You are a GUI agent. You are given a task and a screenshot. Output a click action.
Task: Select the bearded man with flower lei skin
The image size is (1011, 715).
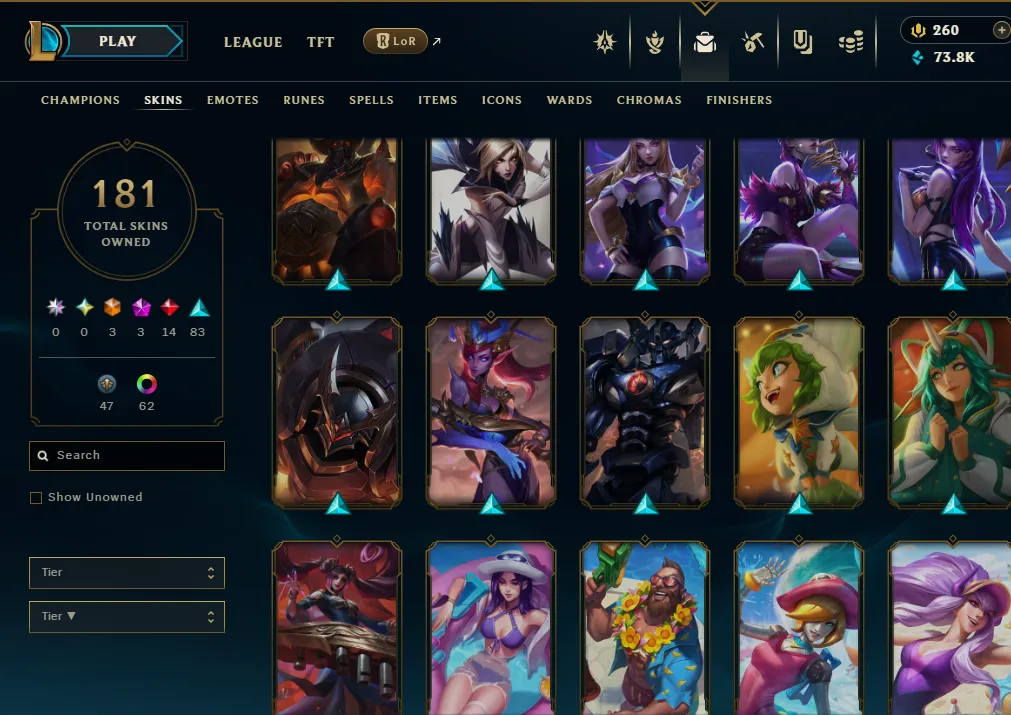pyautogui.click(x=645, y=625)
